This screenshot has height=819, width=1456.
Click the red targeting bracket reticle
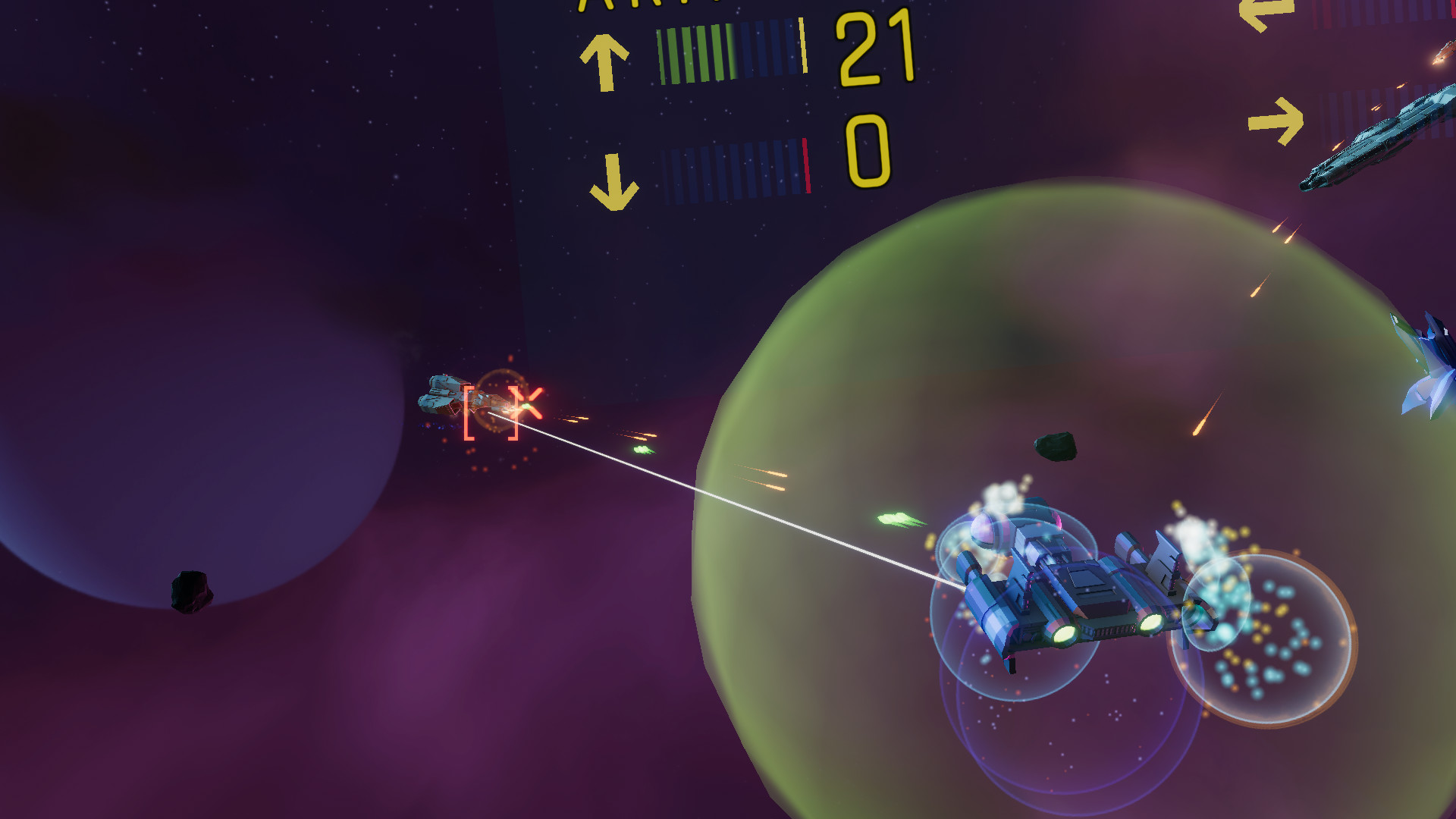pyautogui.click(x=491, y=413)
